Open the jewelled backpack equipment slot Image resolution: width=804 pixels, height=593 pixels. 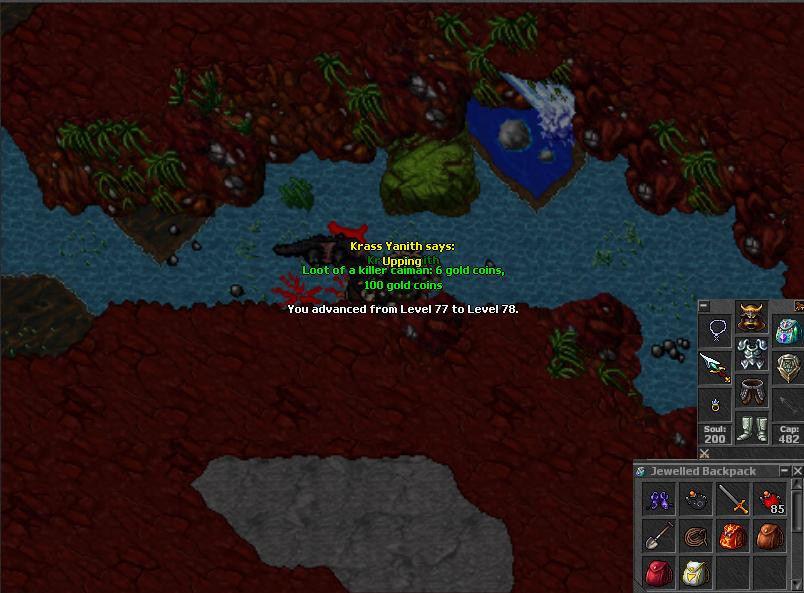(x=788, y=330)
